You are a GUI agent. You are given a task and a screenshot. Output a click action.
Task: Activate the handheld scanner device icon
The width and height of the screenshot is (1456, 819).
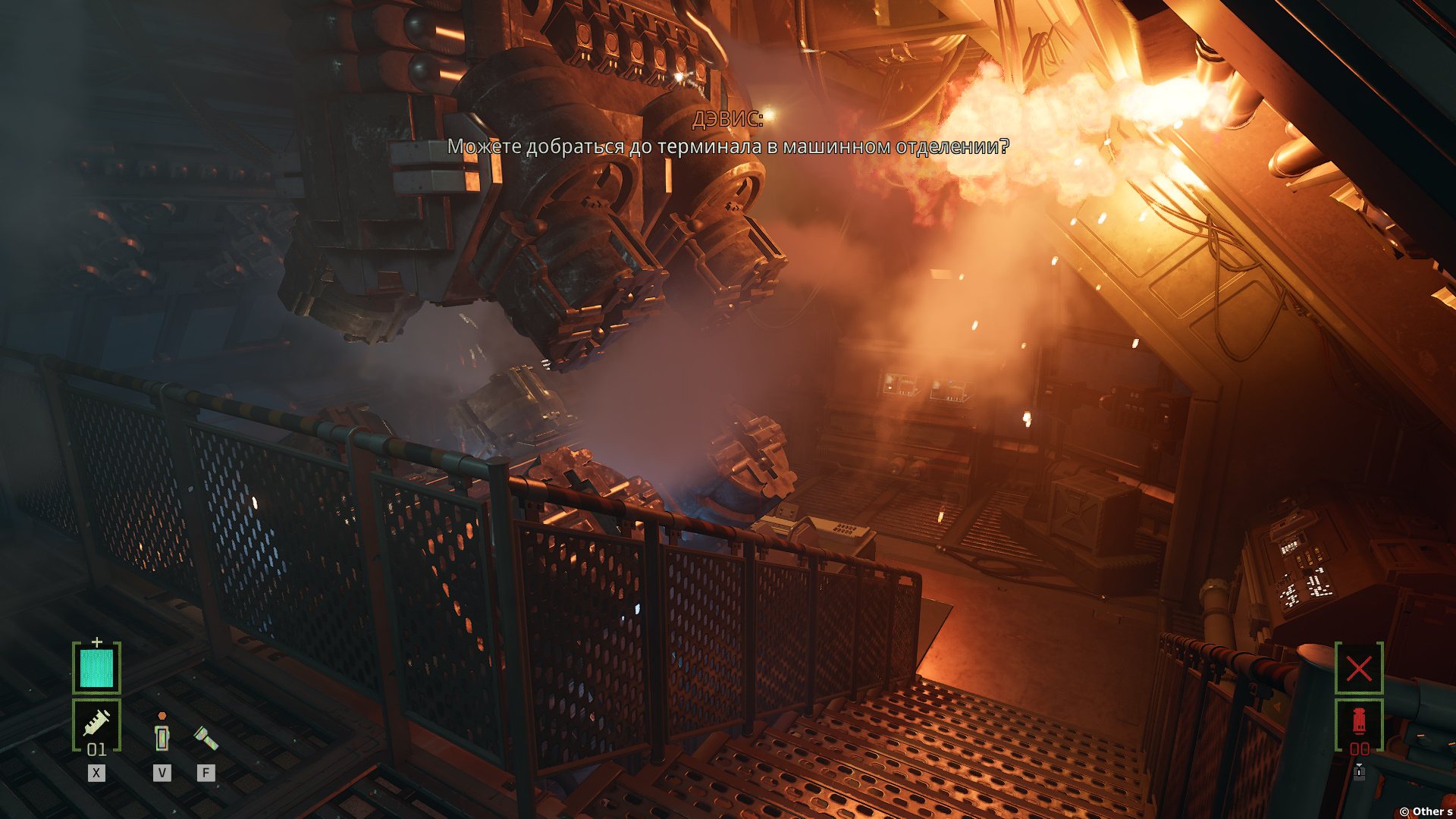pyautogui.click(x=162, y=736)
